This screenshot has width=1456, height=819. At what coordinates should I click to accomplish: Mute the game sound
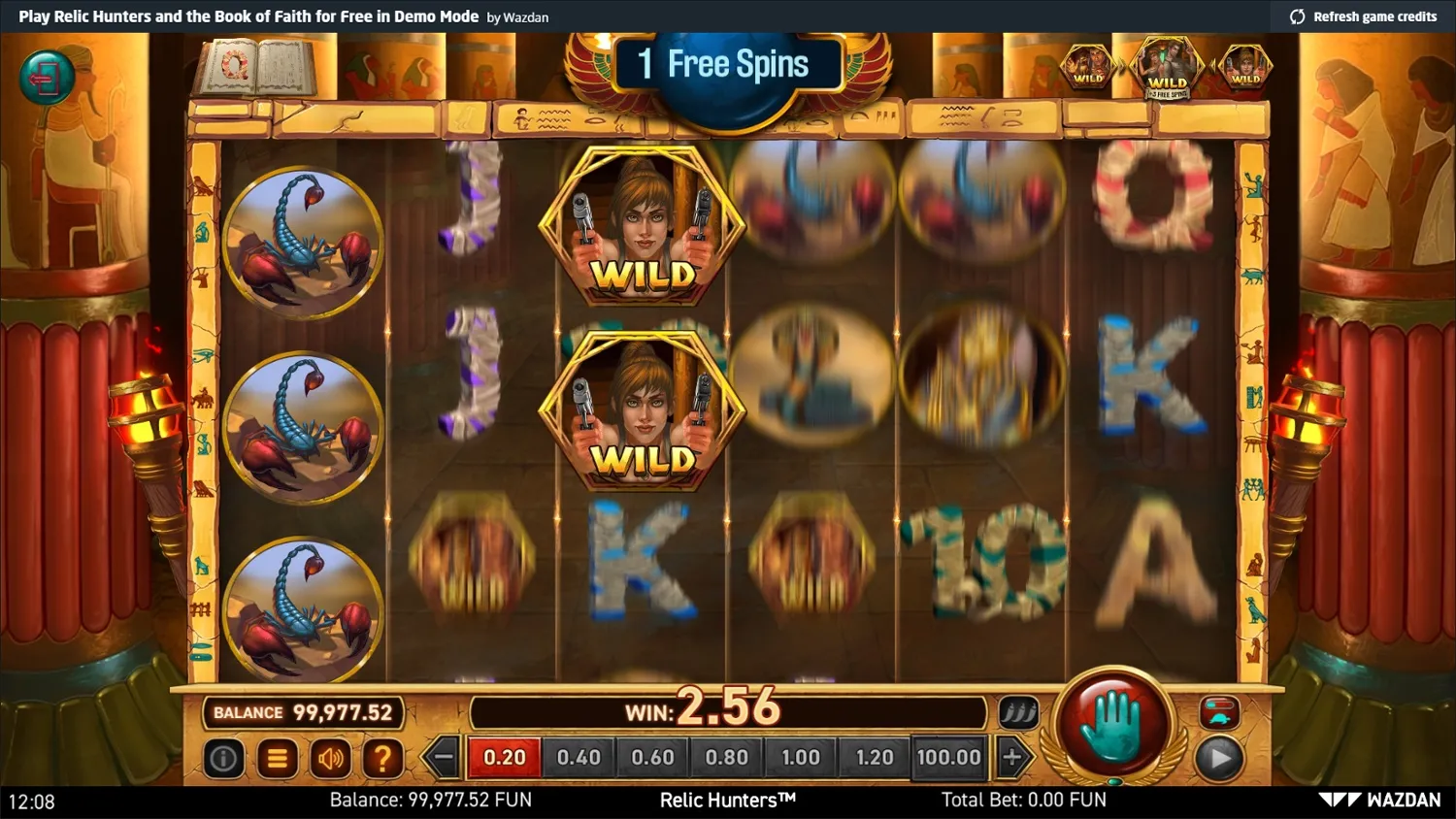(331, 757)
